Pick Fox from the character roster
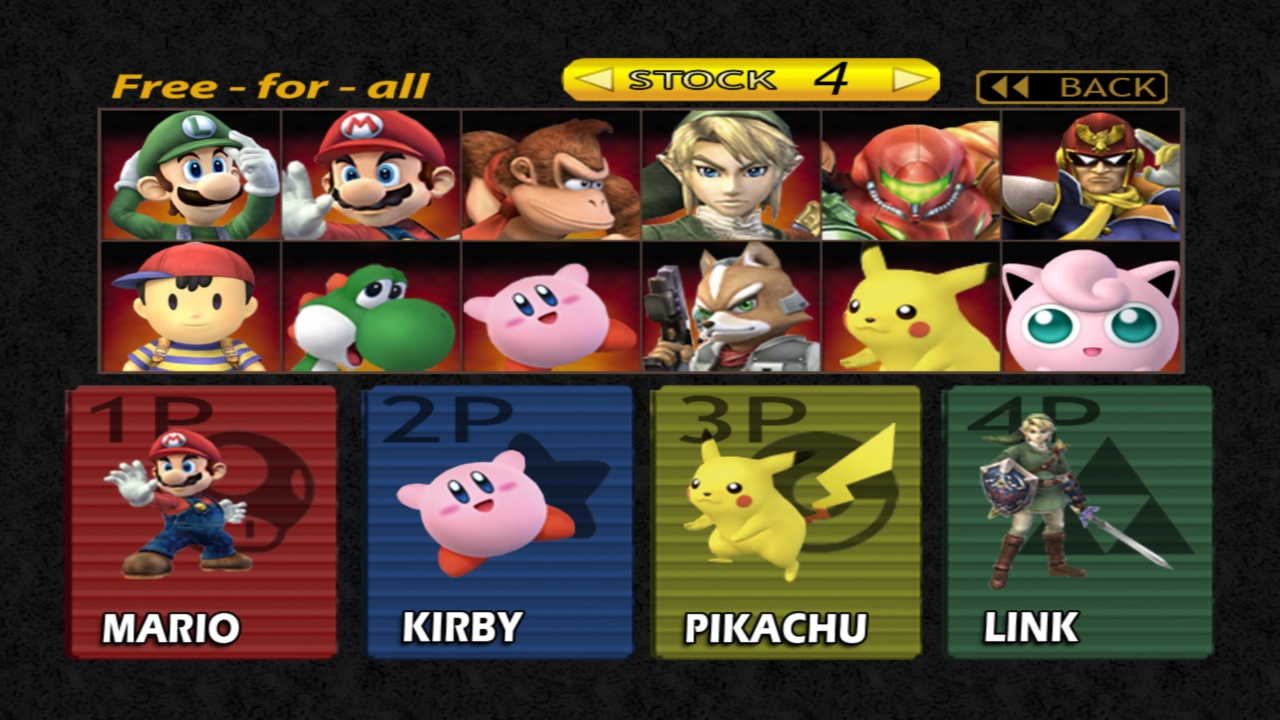Viewport: 1280px width, 720px height. (x=731, y=306)
